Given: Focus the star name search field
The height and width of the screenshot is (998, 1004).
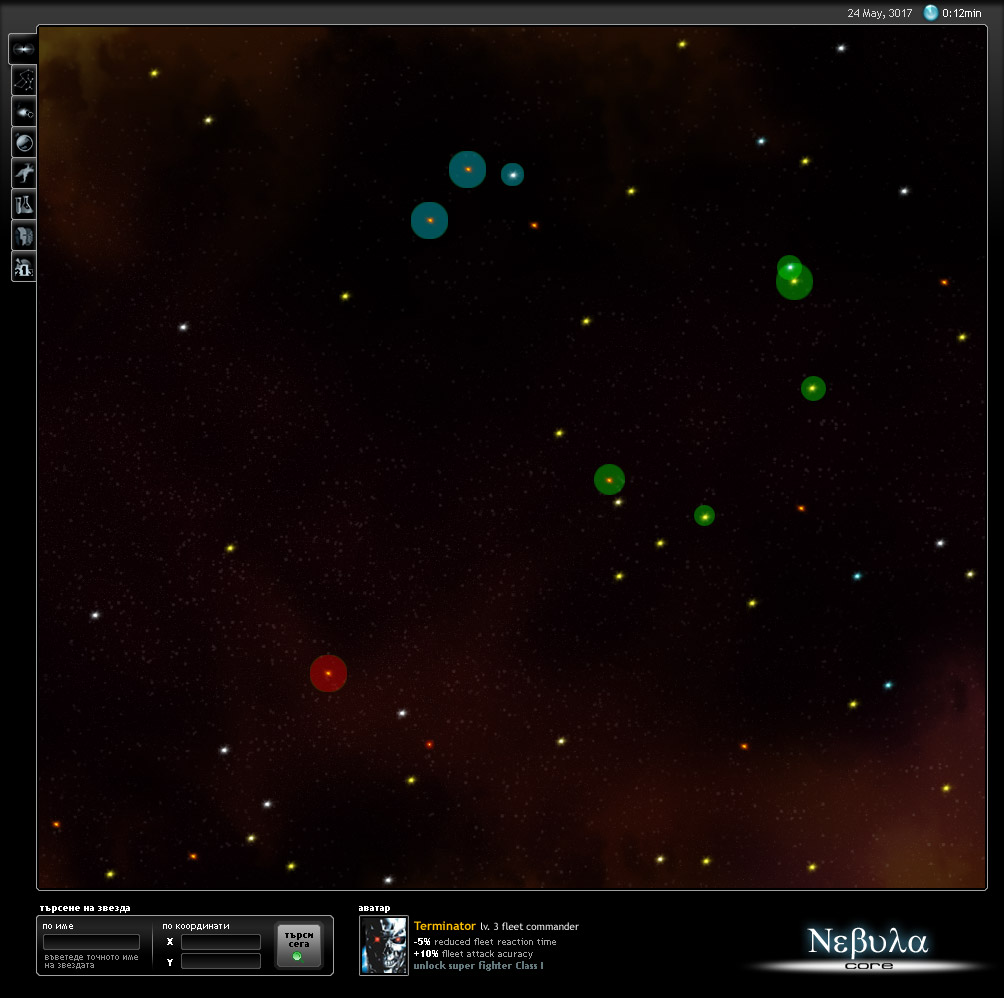Looking at the screenshot, I should [91, 942].
